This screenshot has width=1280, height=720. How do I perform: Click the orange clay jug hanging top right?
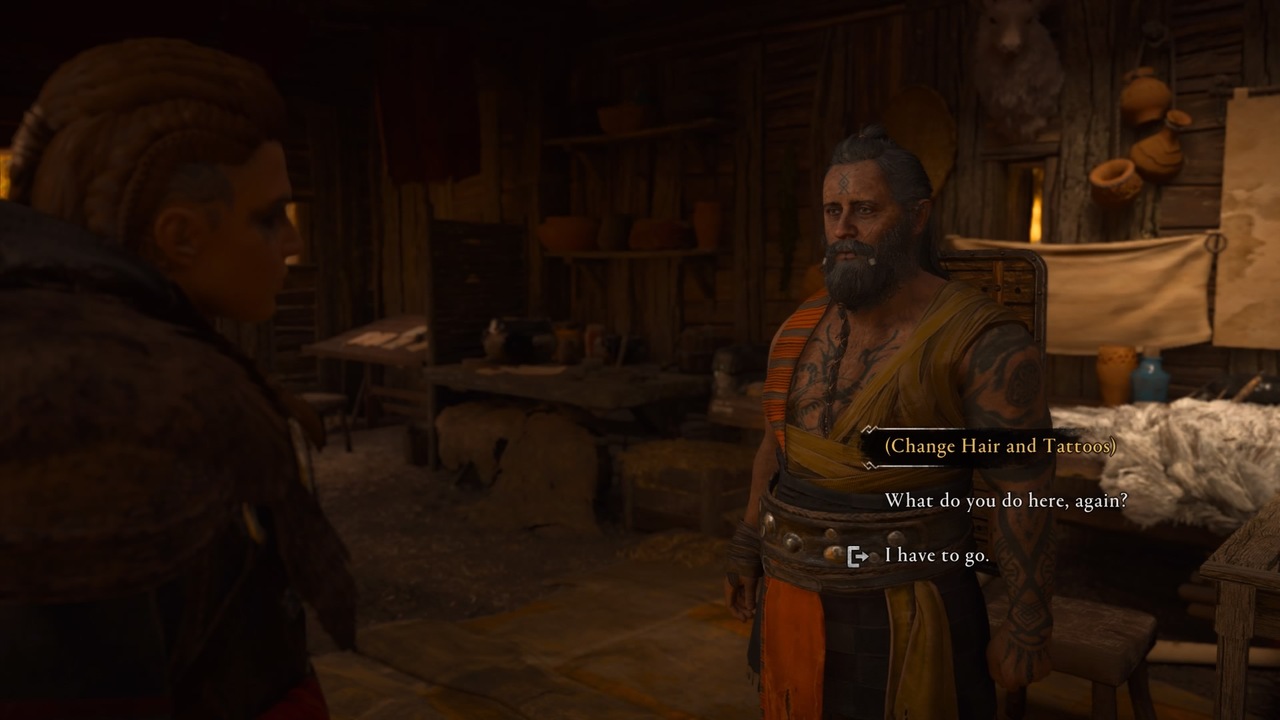(1145, 100)
